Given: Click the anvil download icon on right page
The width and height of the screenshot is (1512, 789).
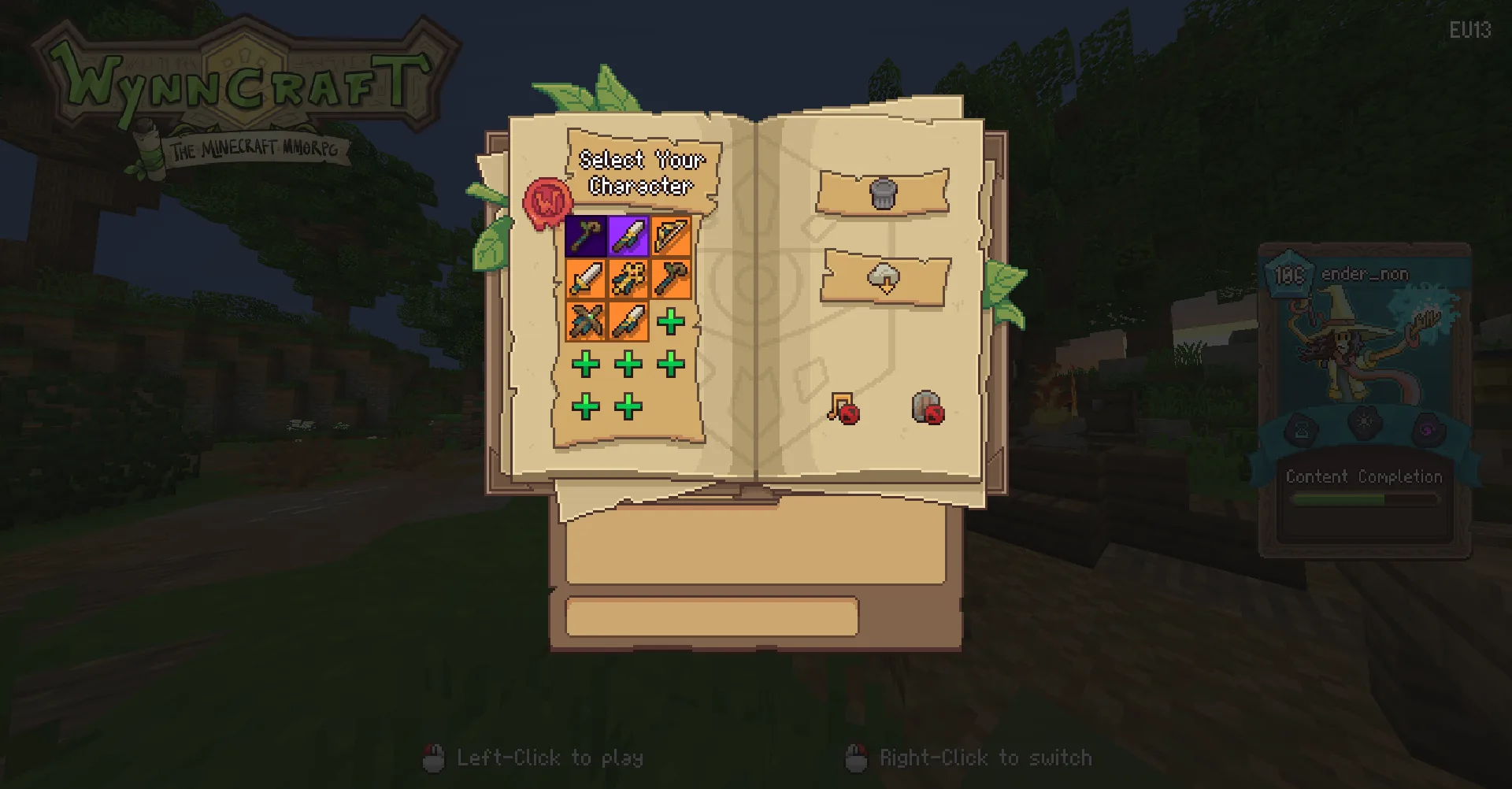Looking at the screenshot, I should pos(884,280).
